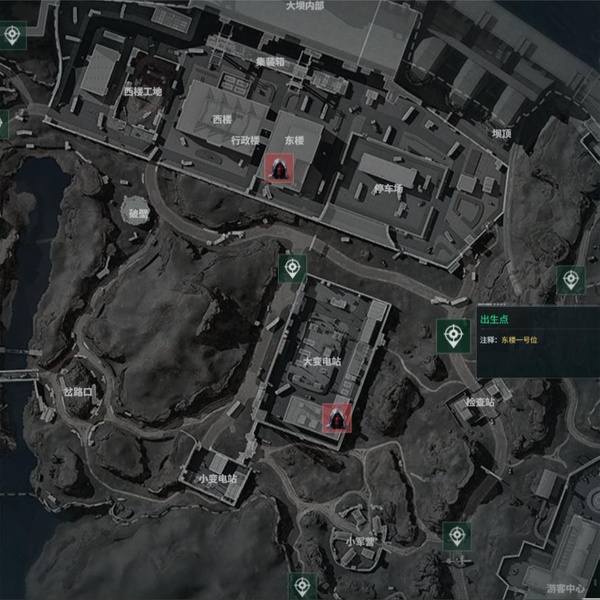This screenshot has width=600, height=600.
Task: Click the red hooded boss marker at 大变电站
Action: (x=337, y=417)
